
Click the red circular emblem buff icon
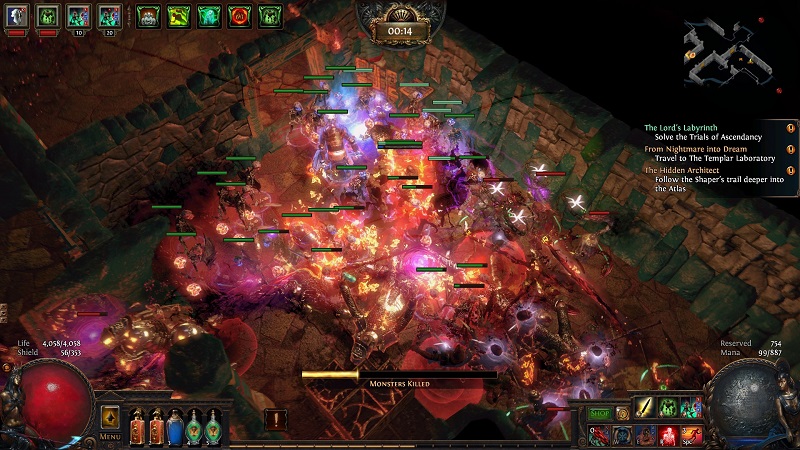(x=239, y=16)
